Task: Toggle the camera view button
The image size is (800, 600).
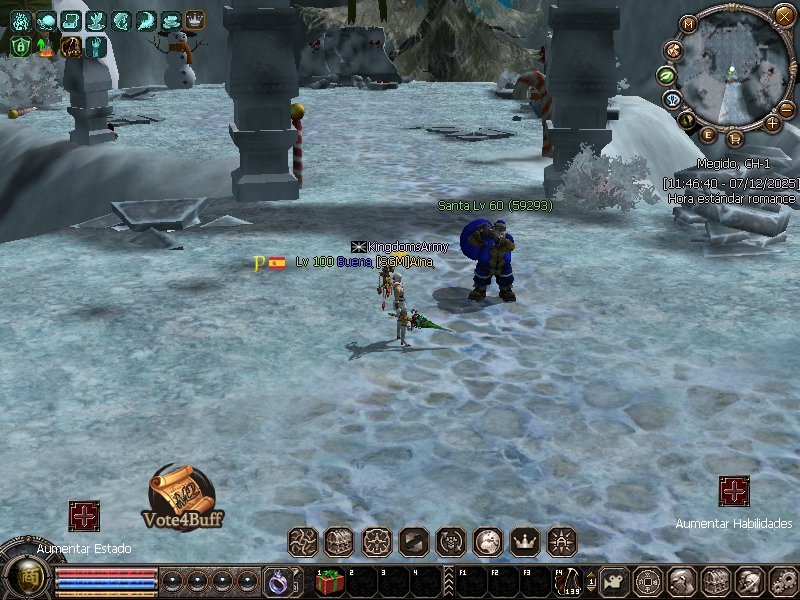Action: [613, 580]
